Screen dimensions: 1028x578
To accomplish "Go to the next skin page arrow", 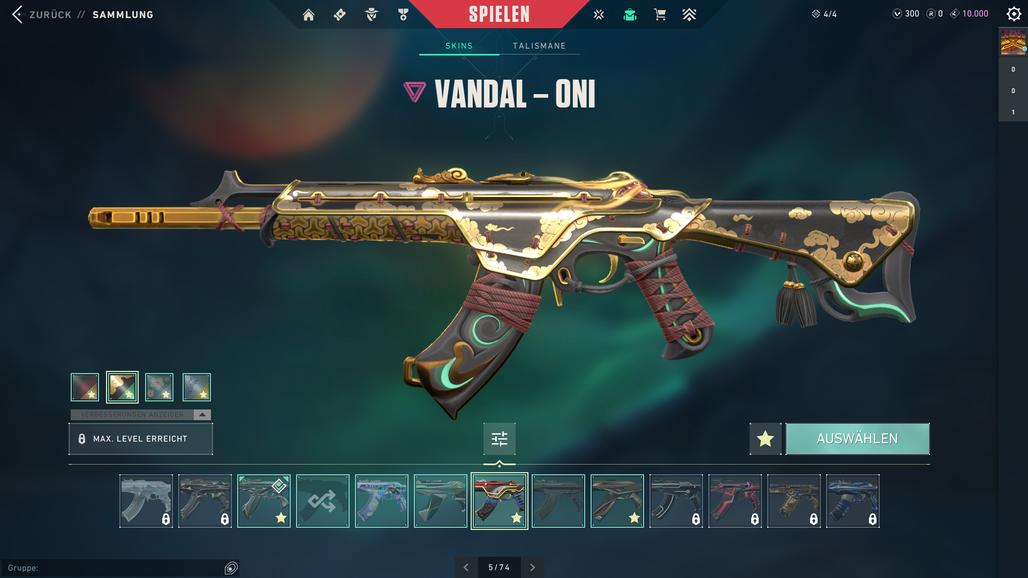I will 532,567.
